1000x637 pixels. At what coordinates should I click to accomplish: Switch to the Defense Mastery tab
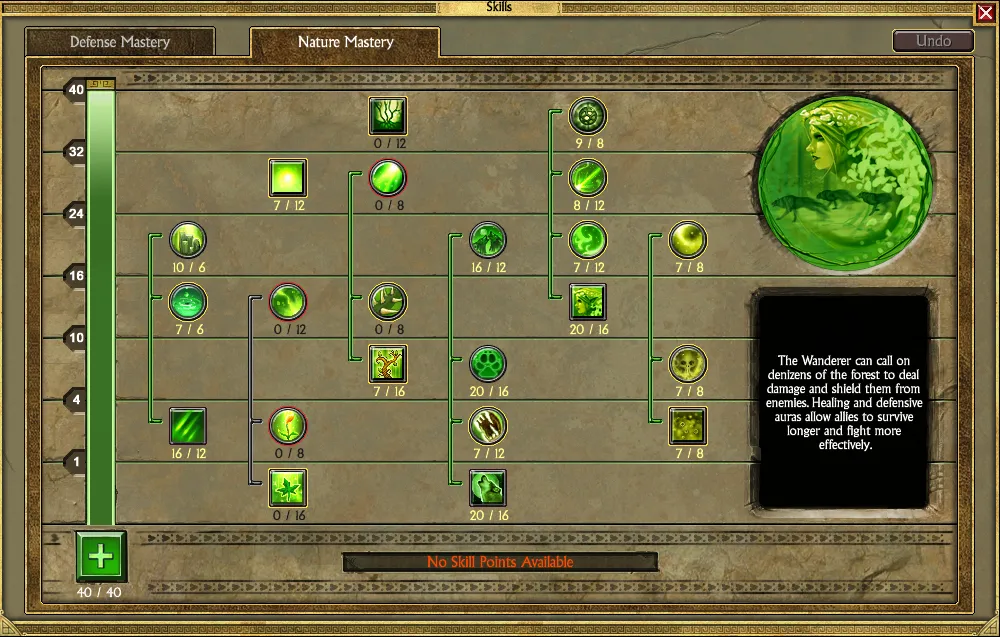(119, 42)
